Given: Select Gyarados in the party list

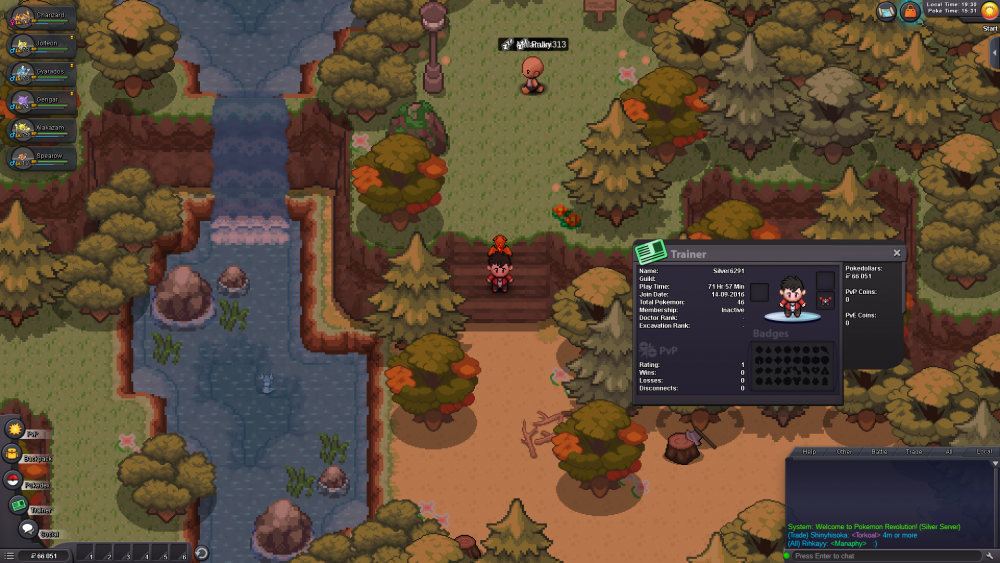Looking at the screenshot, I should 38,74.
